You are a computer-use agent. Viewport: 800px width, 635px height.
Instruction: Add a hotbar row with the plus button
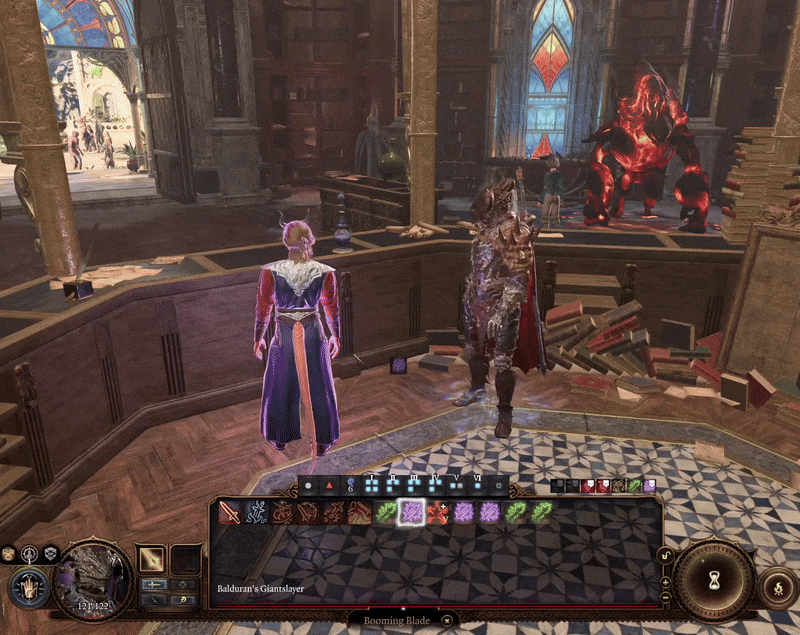pyautogui.click(x=666, y=581)
